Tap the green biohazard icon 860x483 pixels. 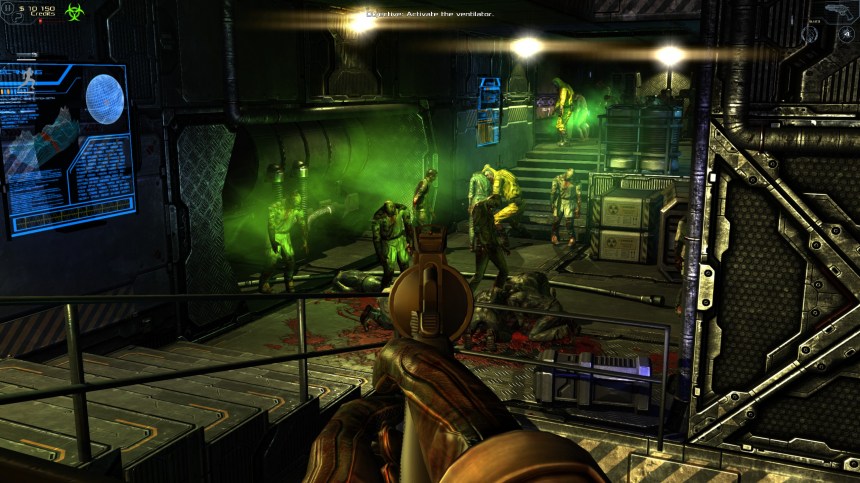pyautogui.click(x=73, y=12)
